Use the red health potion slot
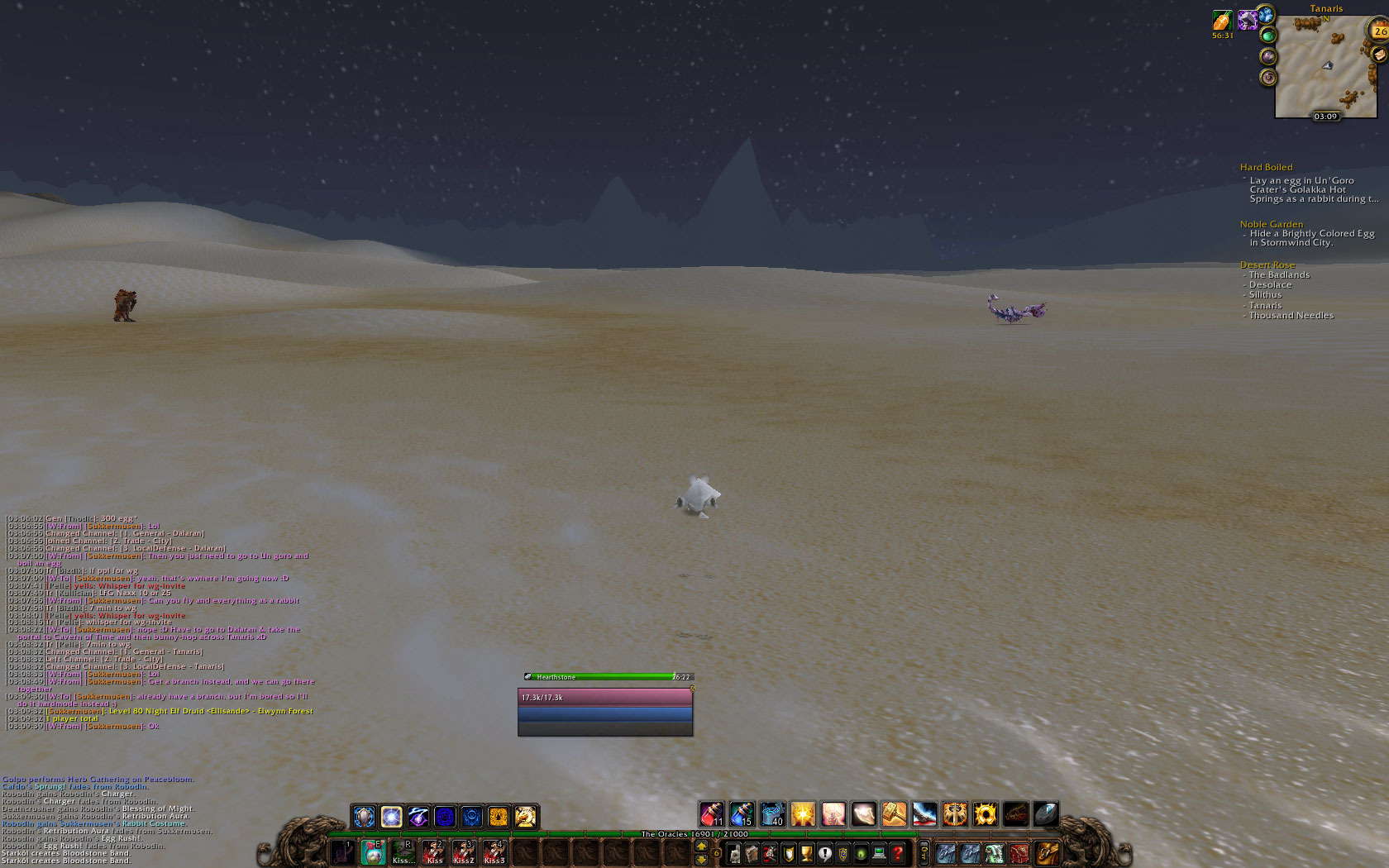This screenshot has width=1389, height=868. [711, 815]
